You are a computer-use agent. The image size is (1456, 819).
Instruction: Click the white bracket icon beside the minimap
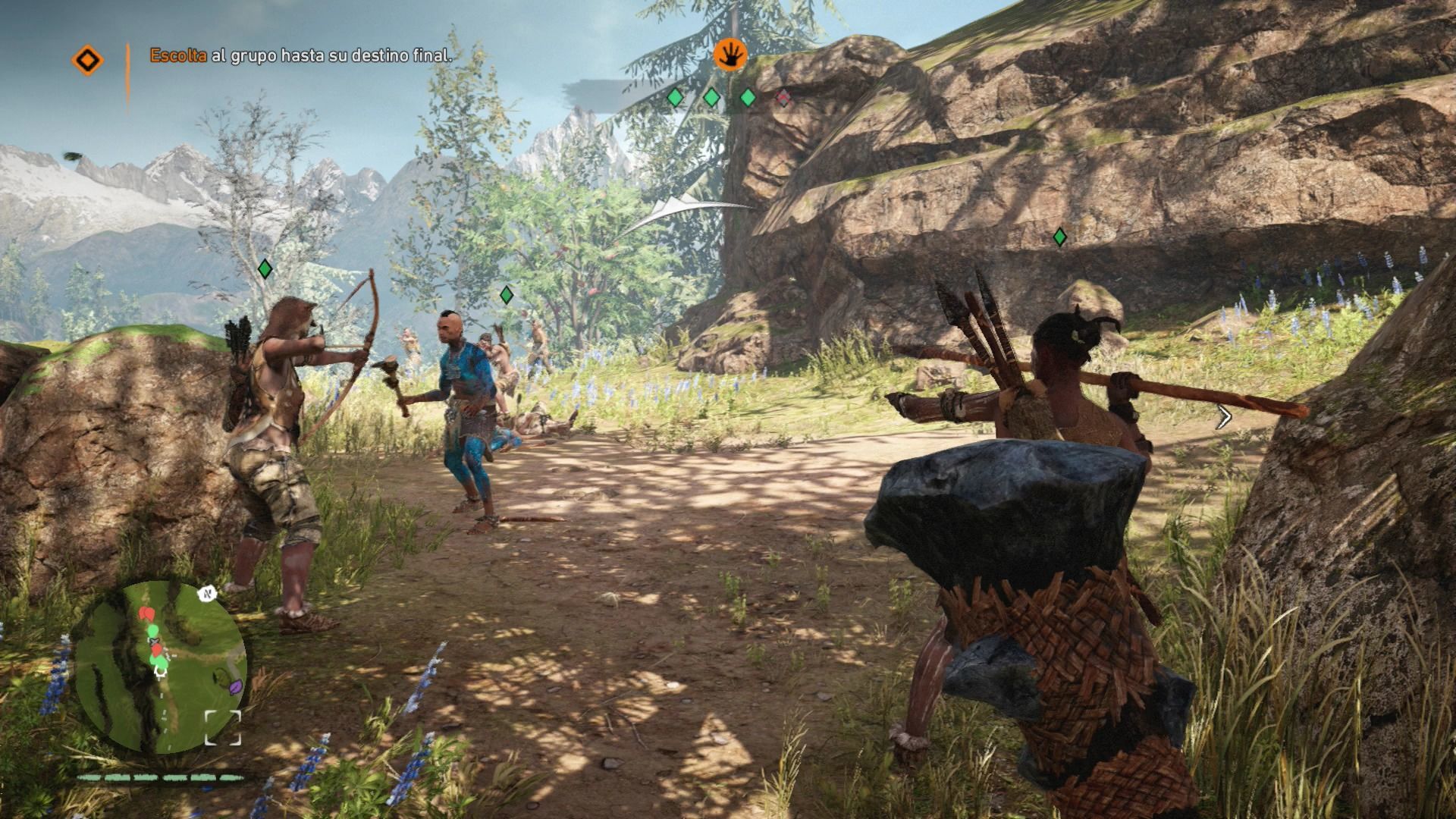point(222,727)
